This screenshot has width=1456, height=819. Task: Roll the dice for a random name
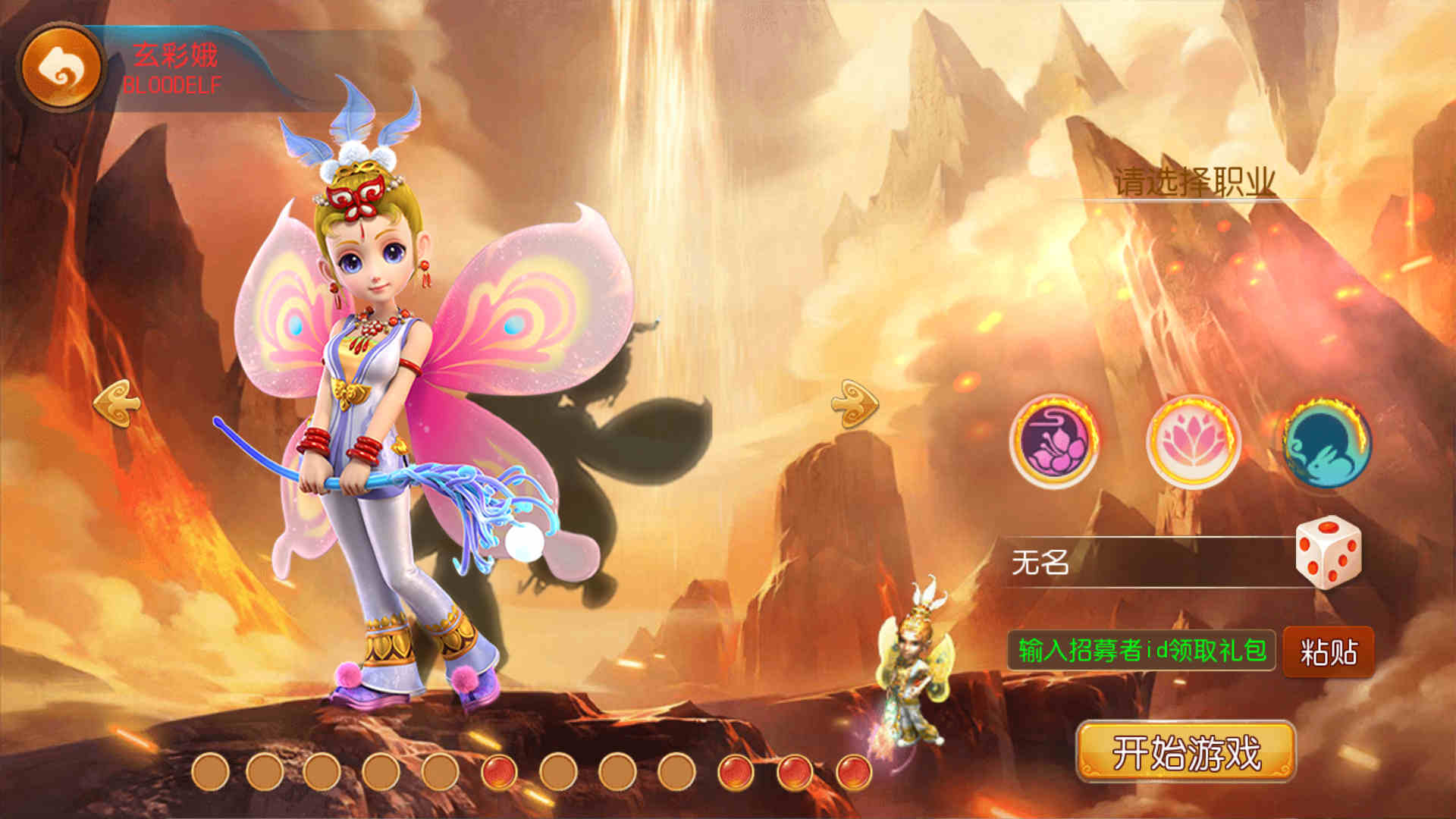coord(1328,553)
